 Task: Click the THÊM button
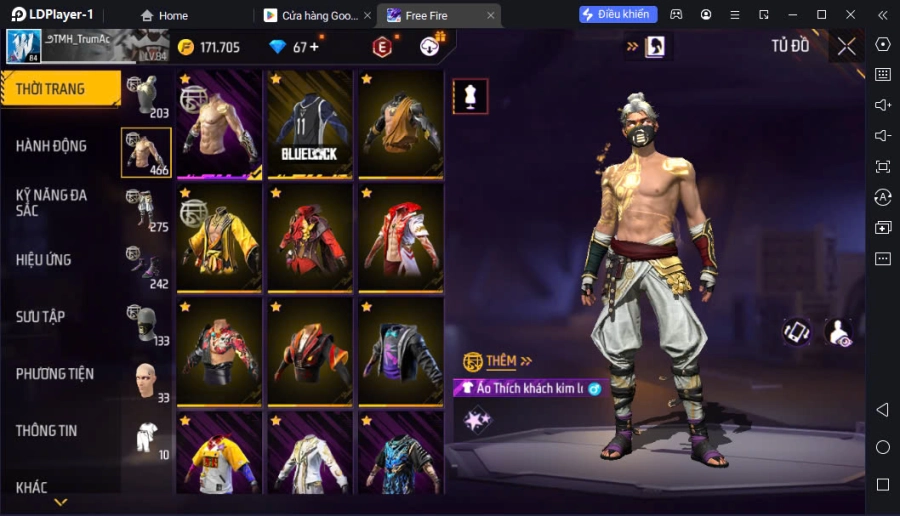coord(498,361)
